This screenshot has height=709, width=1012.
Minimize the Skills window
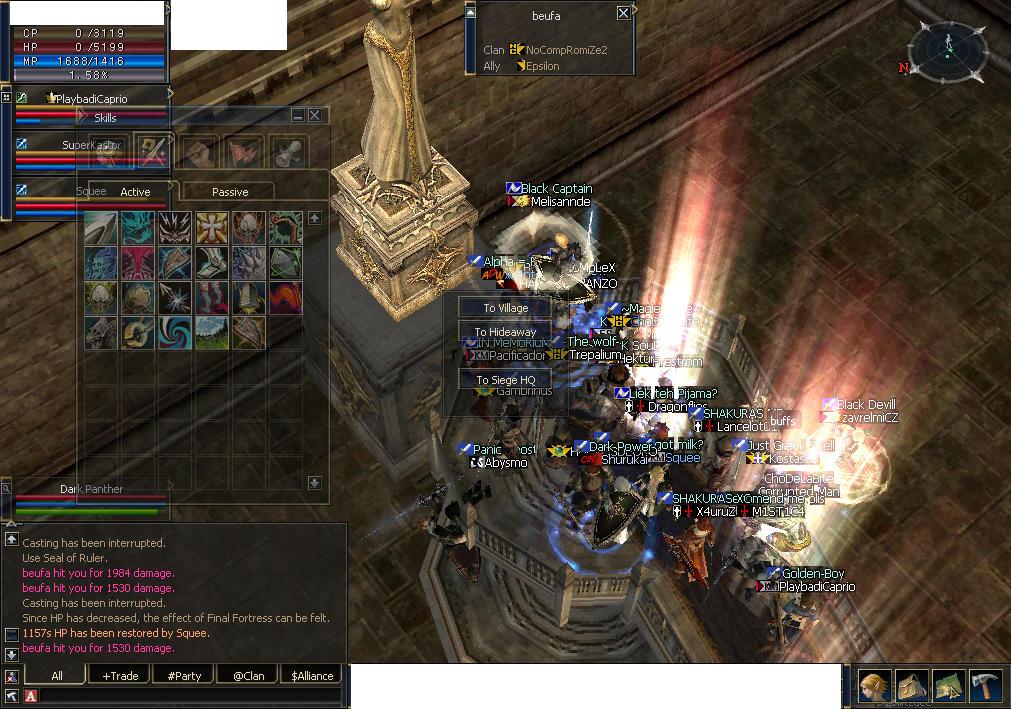pos(298,116)
